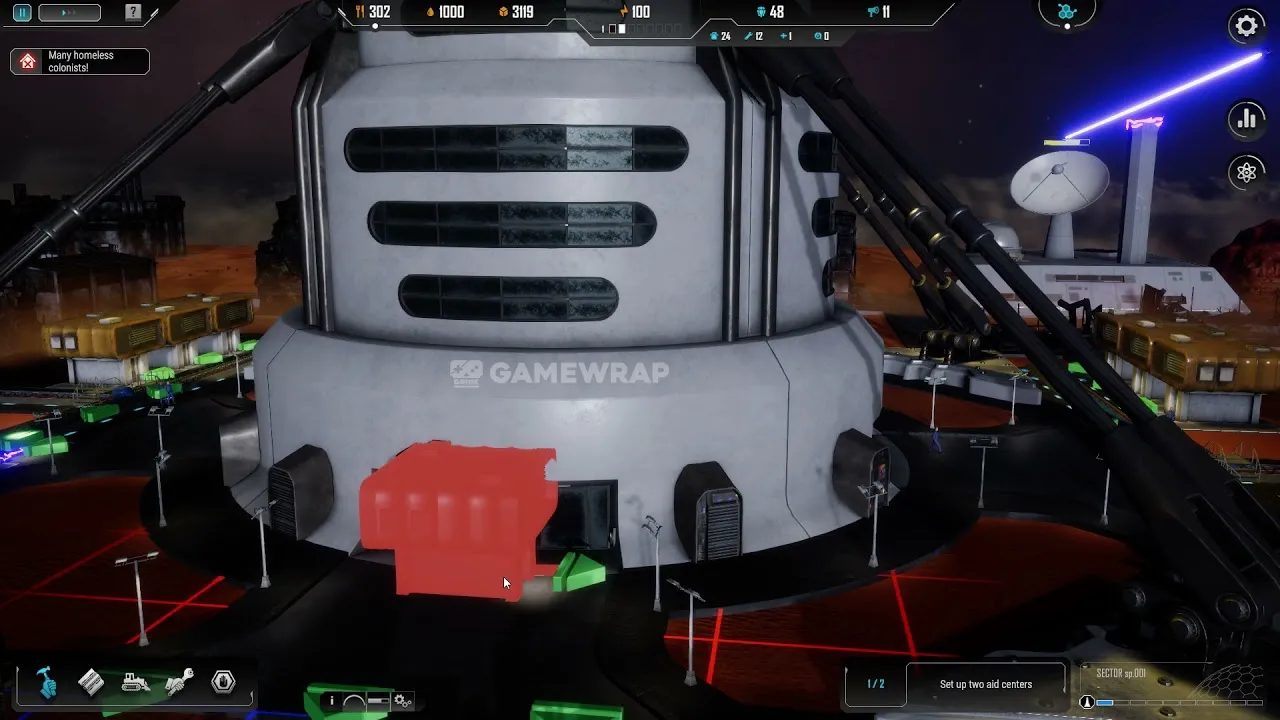Open the settings gear menu
Screen dimensions: 1280x720
[x=1246, y=26]
